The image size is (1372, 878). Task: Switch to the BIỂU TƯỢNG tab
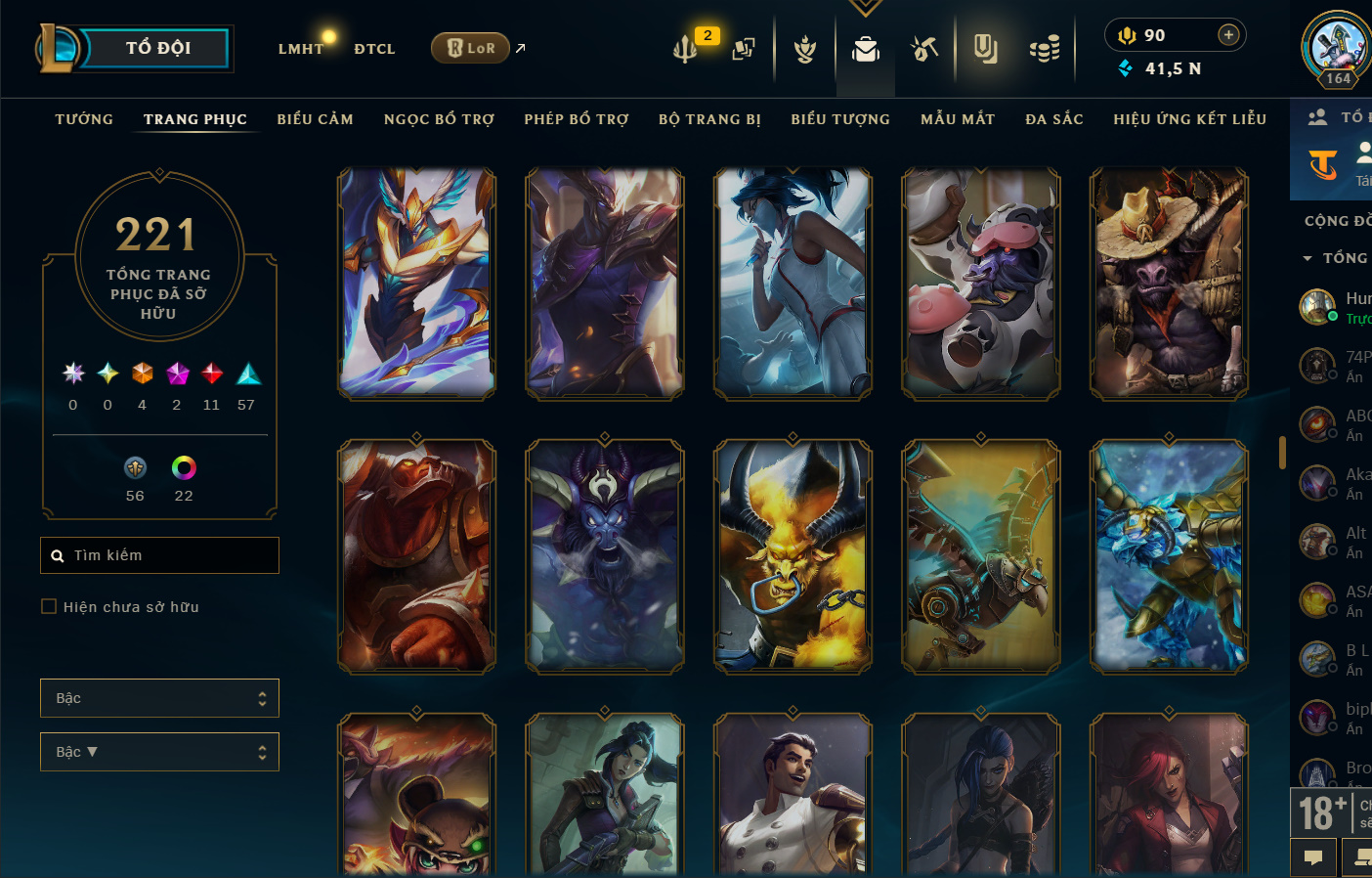click(840, 119)
